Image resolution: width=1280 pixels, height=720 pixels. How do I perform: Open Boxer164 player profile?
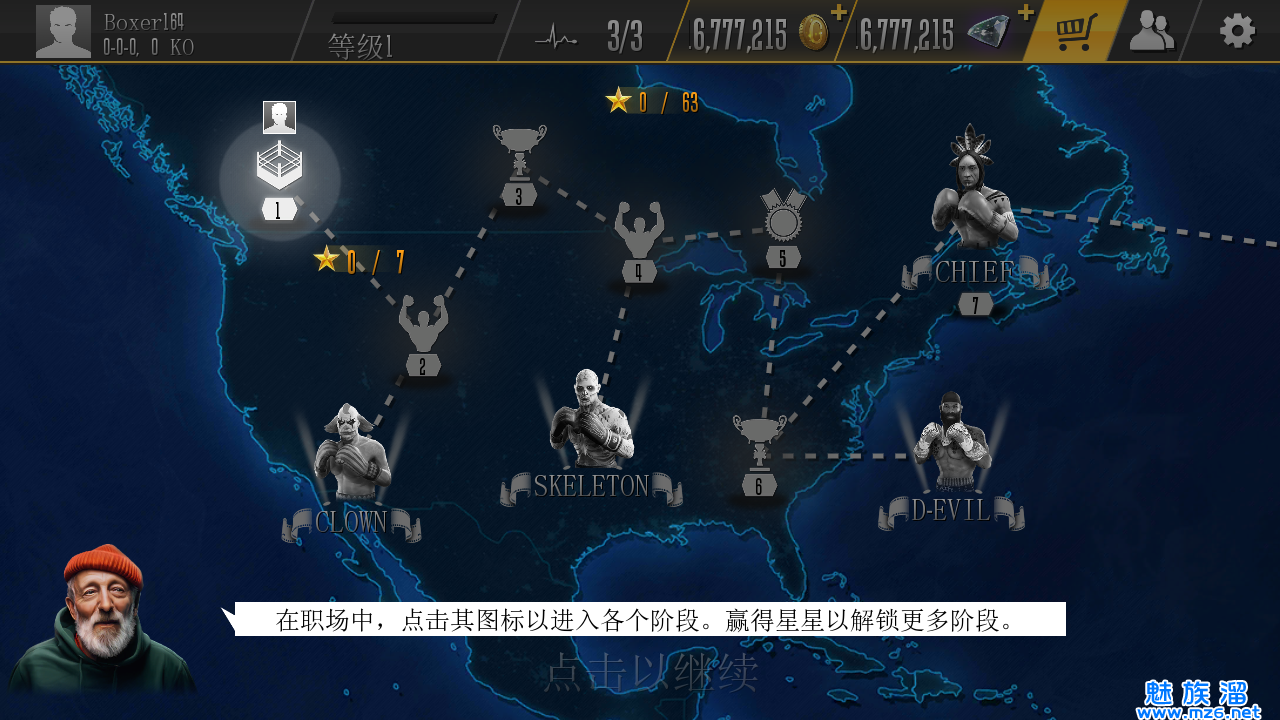pyautogui.click(x=64, y=31)
